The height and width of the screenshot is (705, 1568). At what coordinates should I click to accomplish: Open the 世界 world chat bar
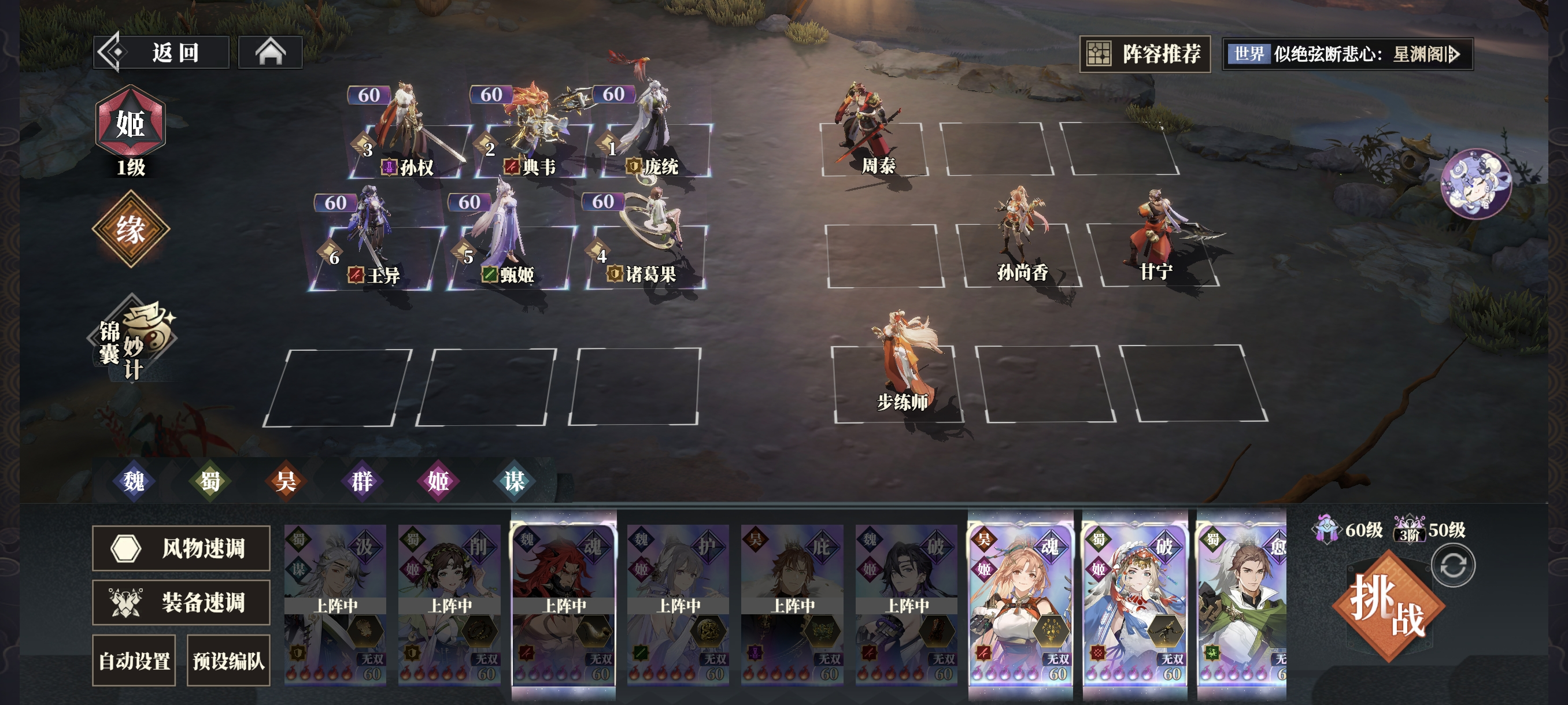pyautogui.click(x=1347, y=54)
